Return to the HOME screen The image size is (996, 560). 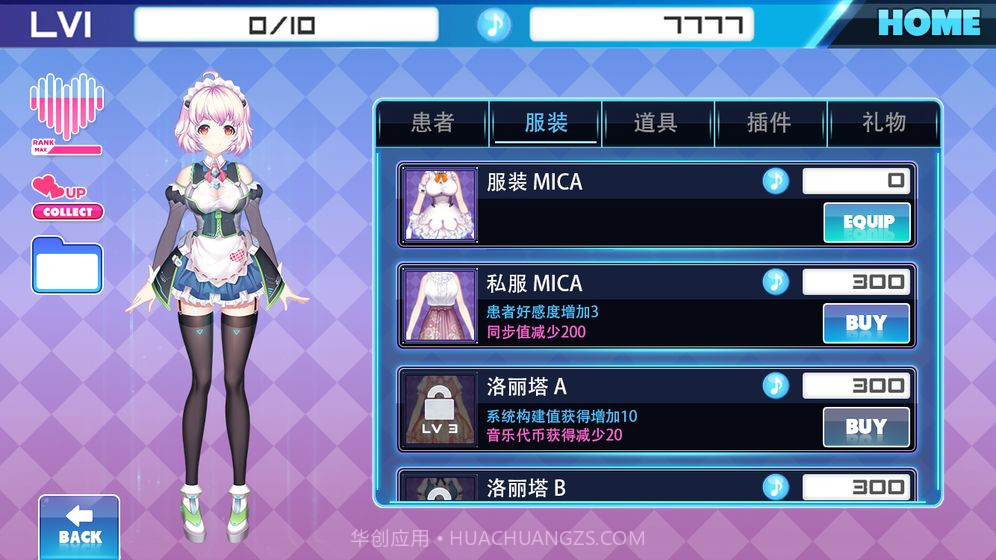click(x=928, y=23)
